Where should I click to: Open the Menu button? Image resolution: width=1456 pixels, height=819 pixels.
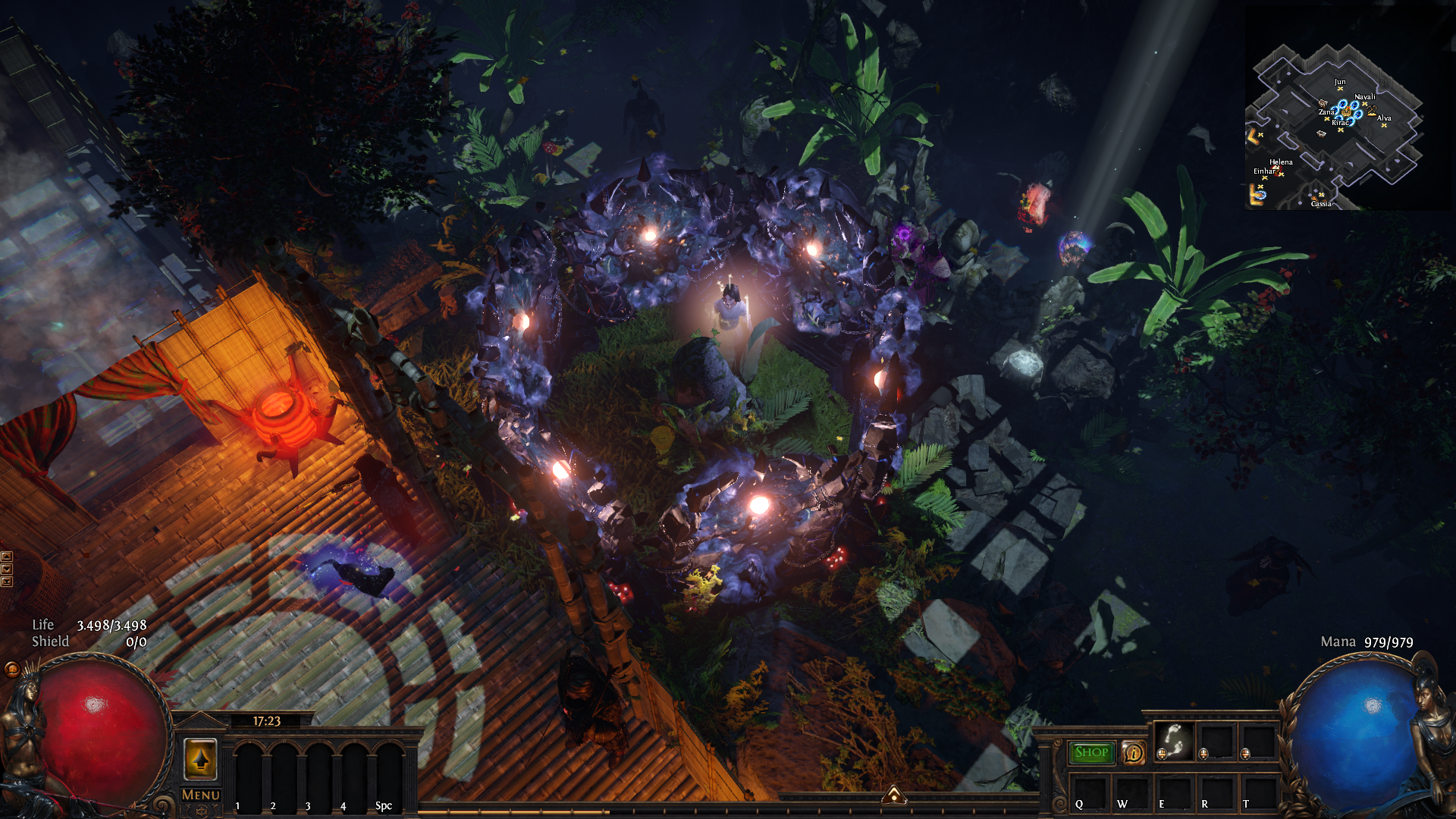(200, 795)
